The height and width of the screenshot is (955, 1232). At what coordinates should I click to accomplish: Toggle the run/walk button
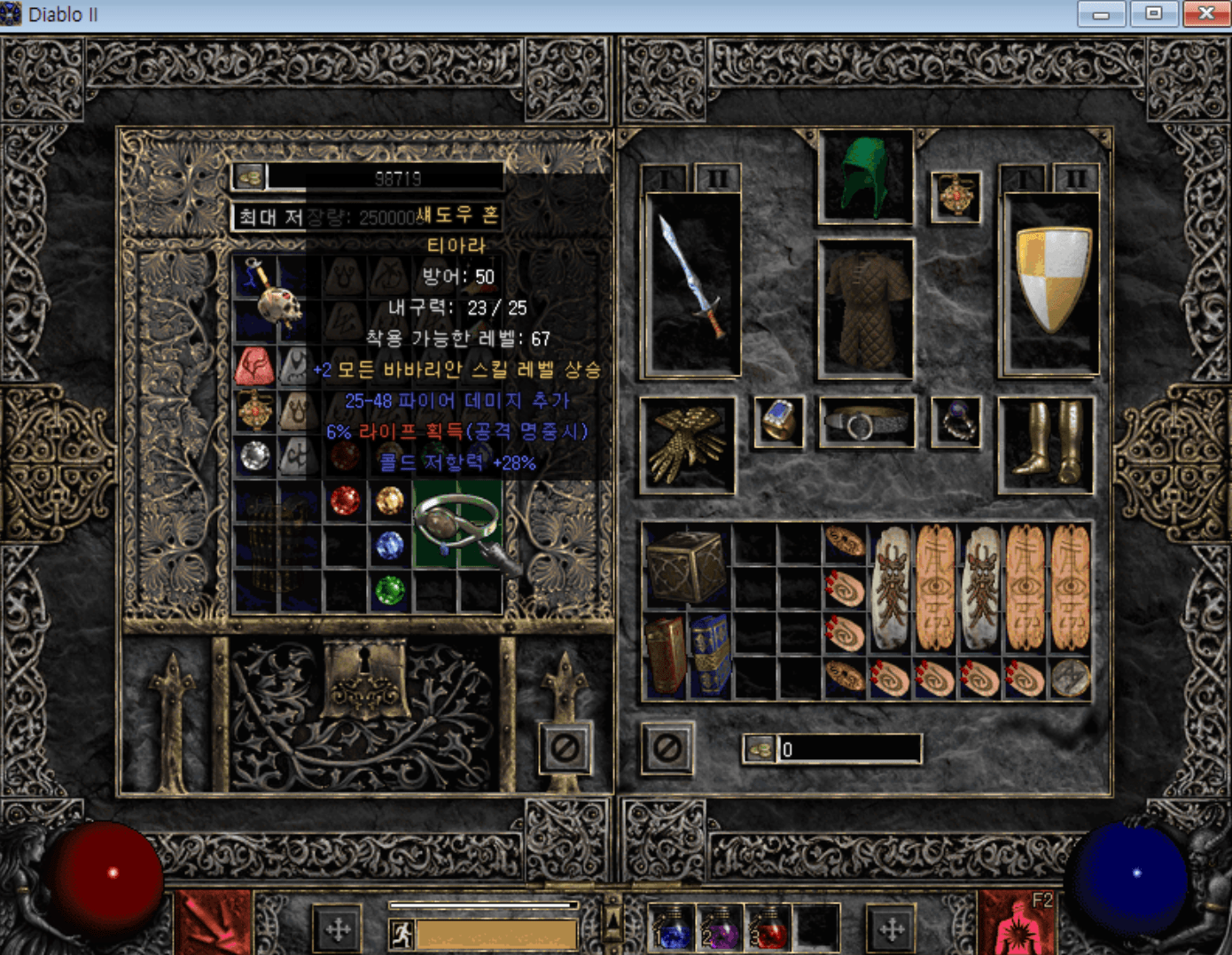tap(402, 934)
